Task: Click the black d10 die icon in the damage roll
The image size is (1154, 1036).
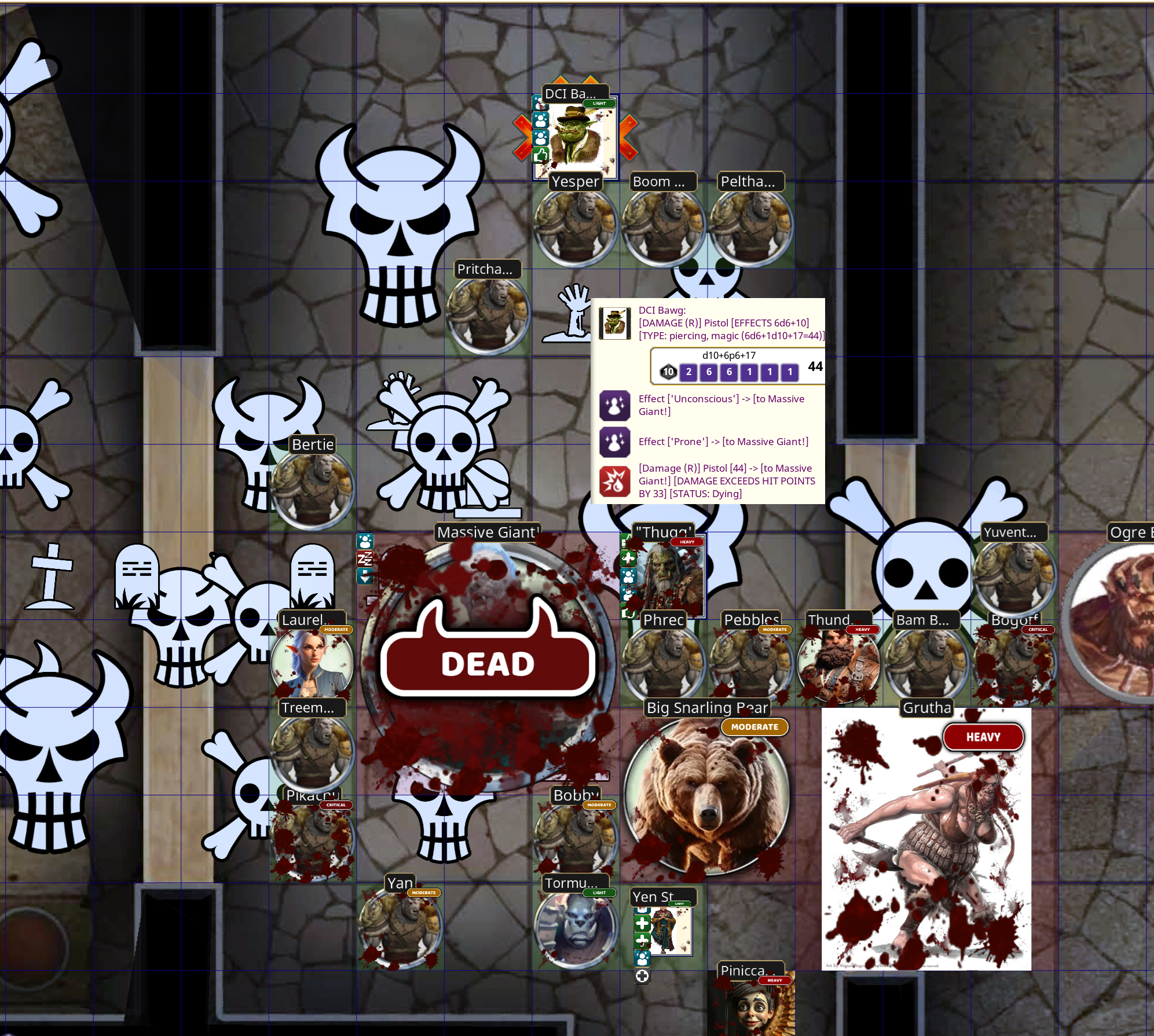Action: pos(669,372)
